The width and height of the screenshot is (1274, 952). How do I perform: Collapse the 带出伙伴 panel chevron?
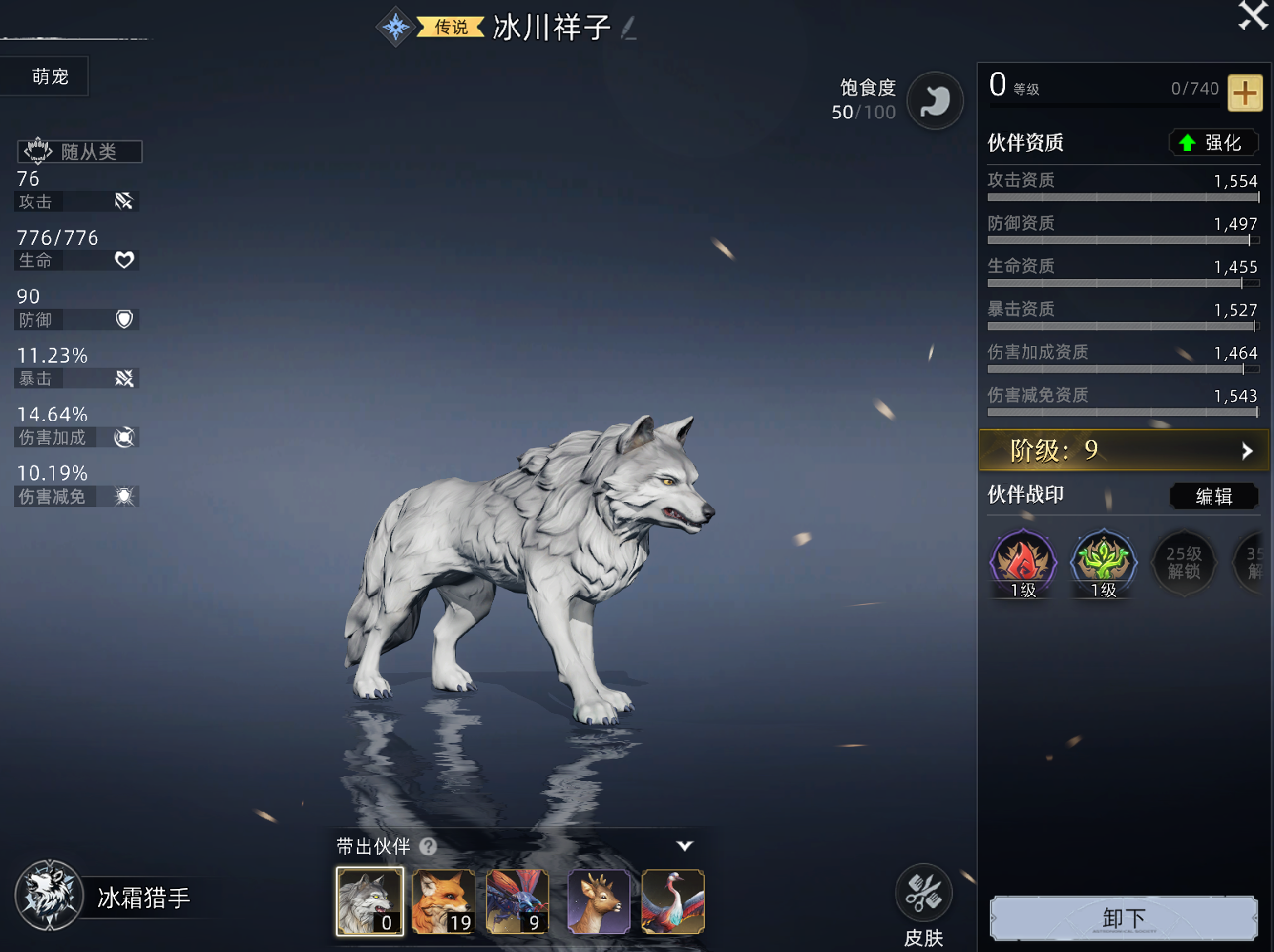coord(684,846)
